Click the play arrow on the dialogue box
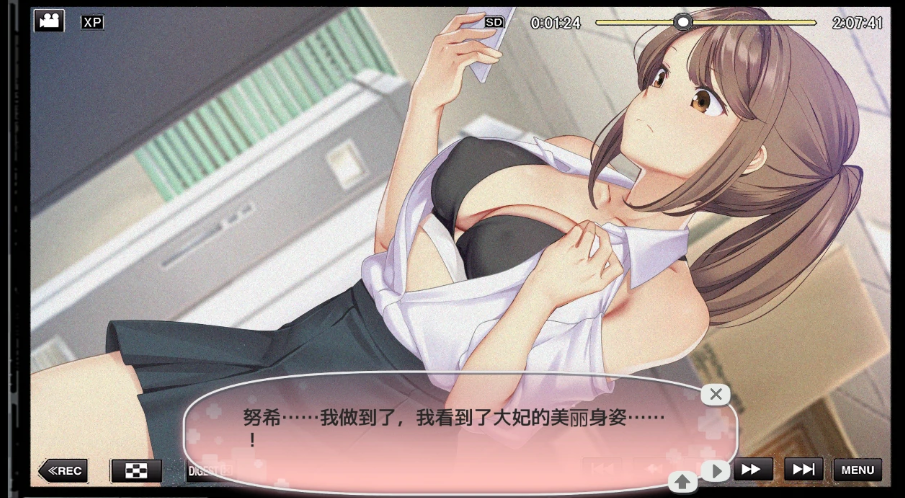905x498 pixels. point(714,470)
